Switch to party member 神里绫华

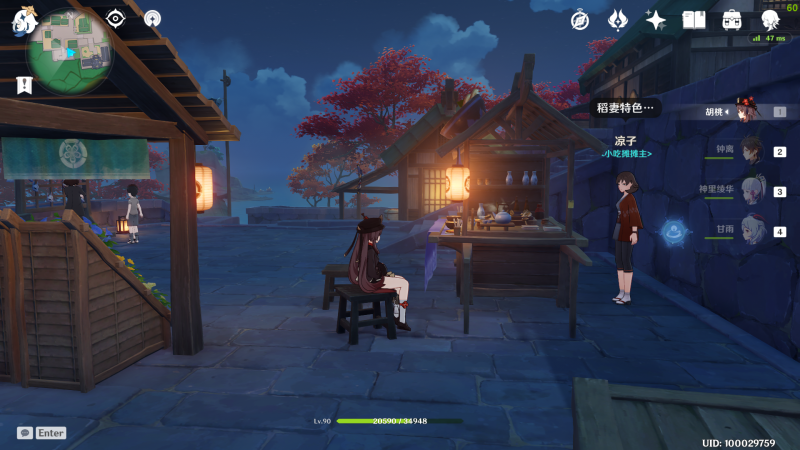click(x=750, y=191)
